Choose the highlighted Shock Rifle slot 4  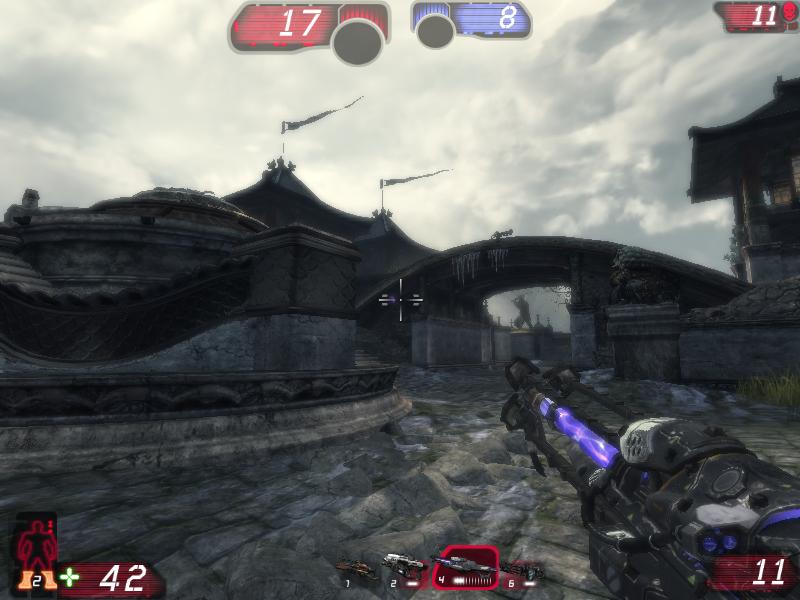coord(468,566)
